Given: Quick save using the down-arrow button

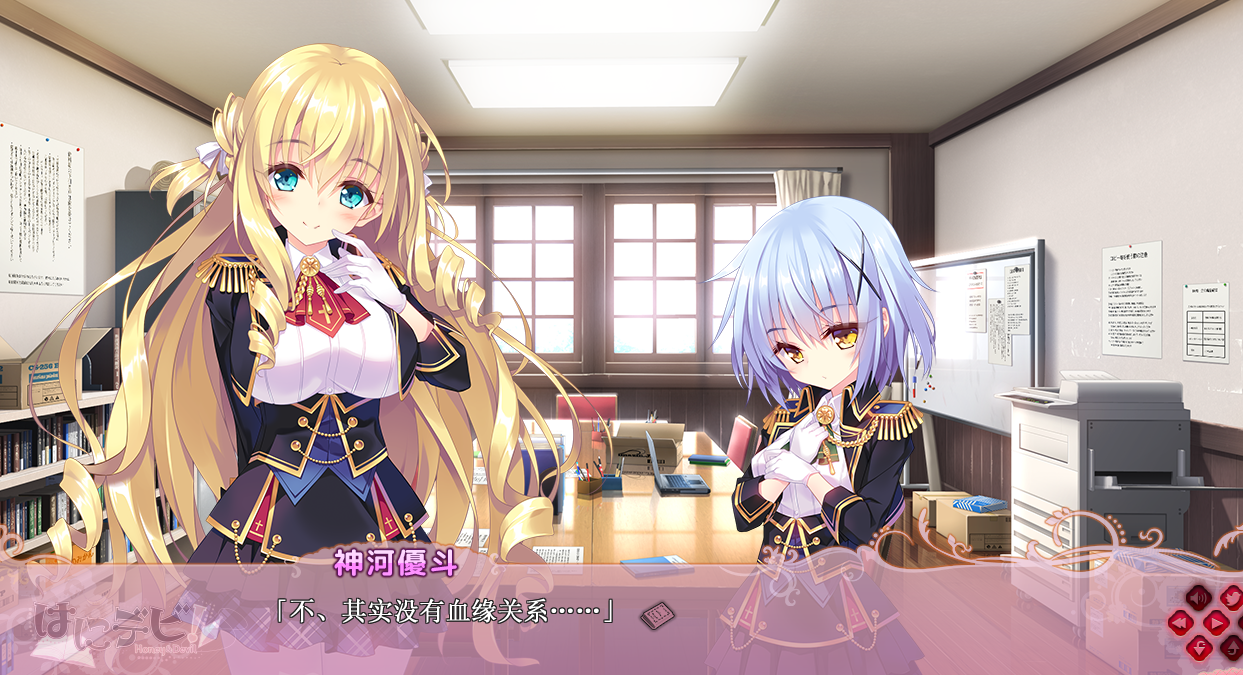Looking at the screenshot, I should [1198, 647].
